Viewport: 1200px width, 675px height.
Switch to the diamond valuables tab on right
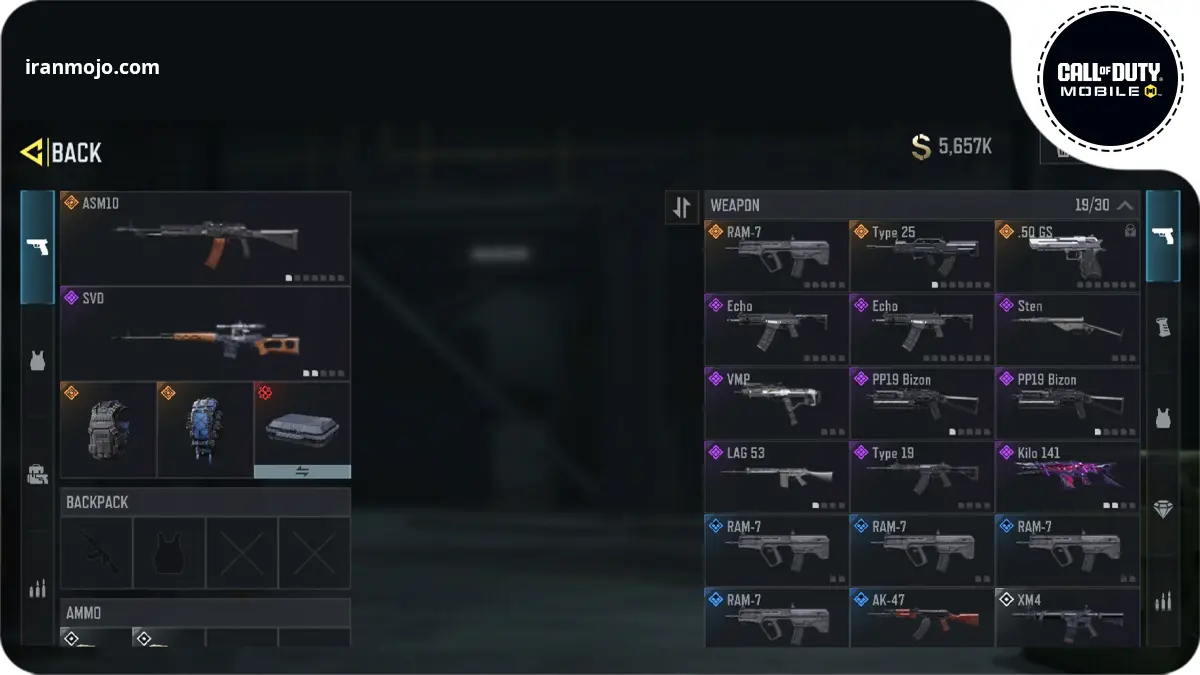1162,509
